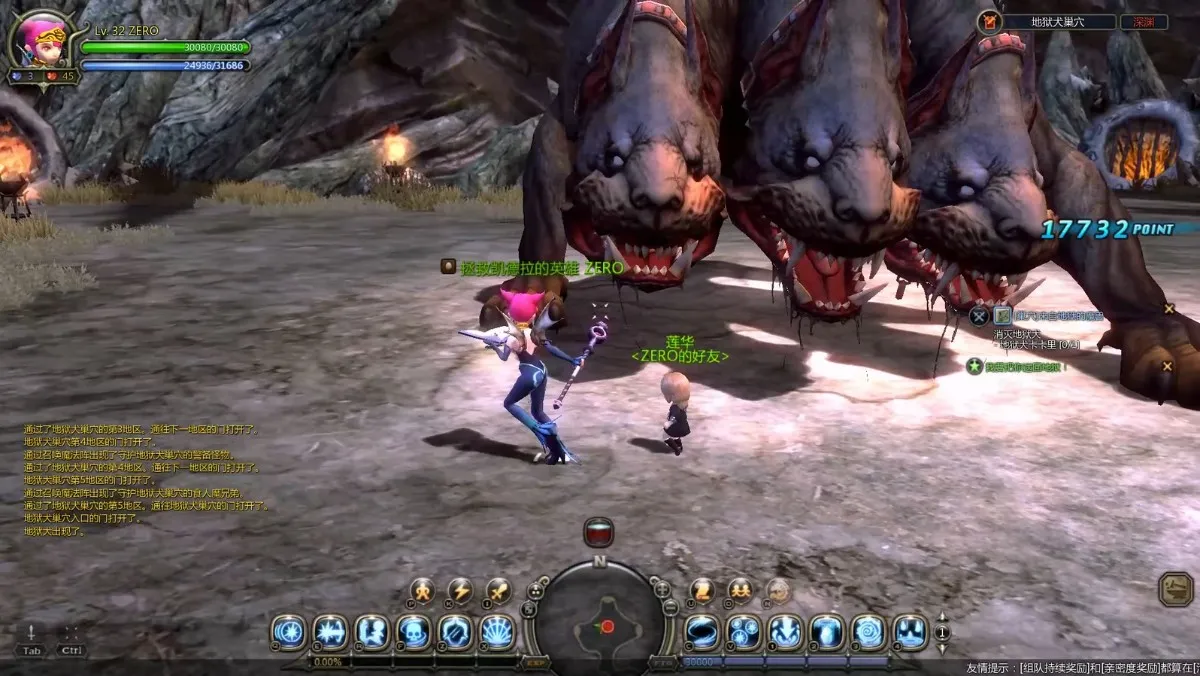Image resolution: width=1200 pixels, height=676 pixels.
Task: Open the square menu button at right edge
Action: [x=1176, y=588]
